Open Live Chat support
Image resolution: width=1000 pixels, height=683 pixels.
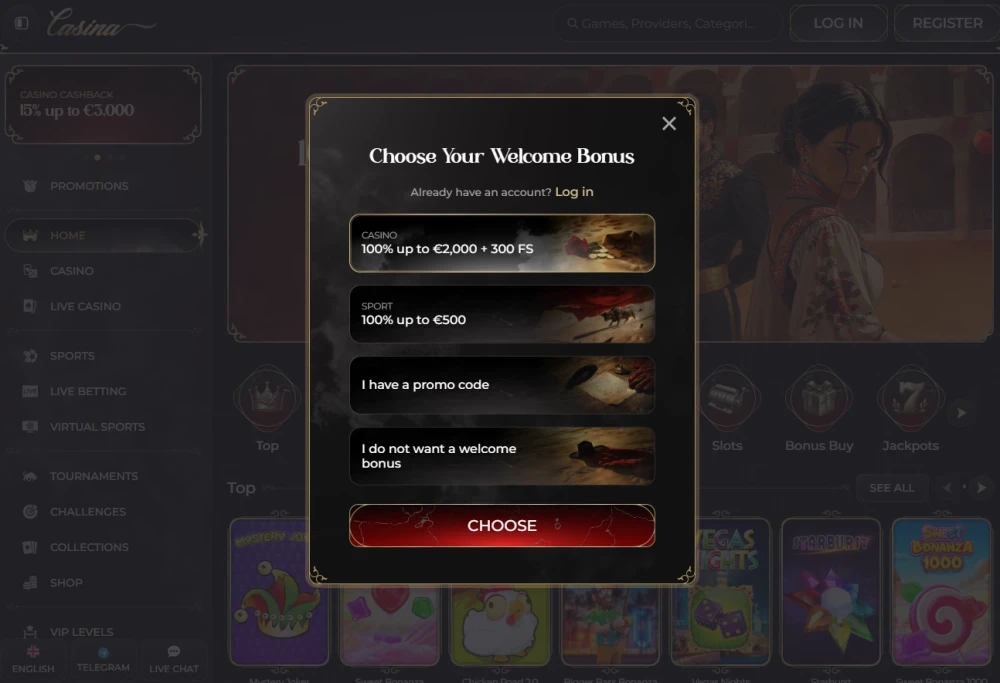[x=174, y=660]
